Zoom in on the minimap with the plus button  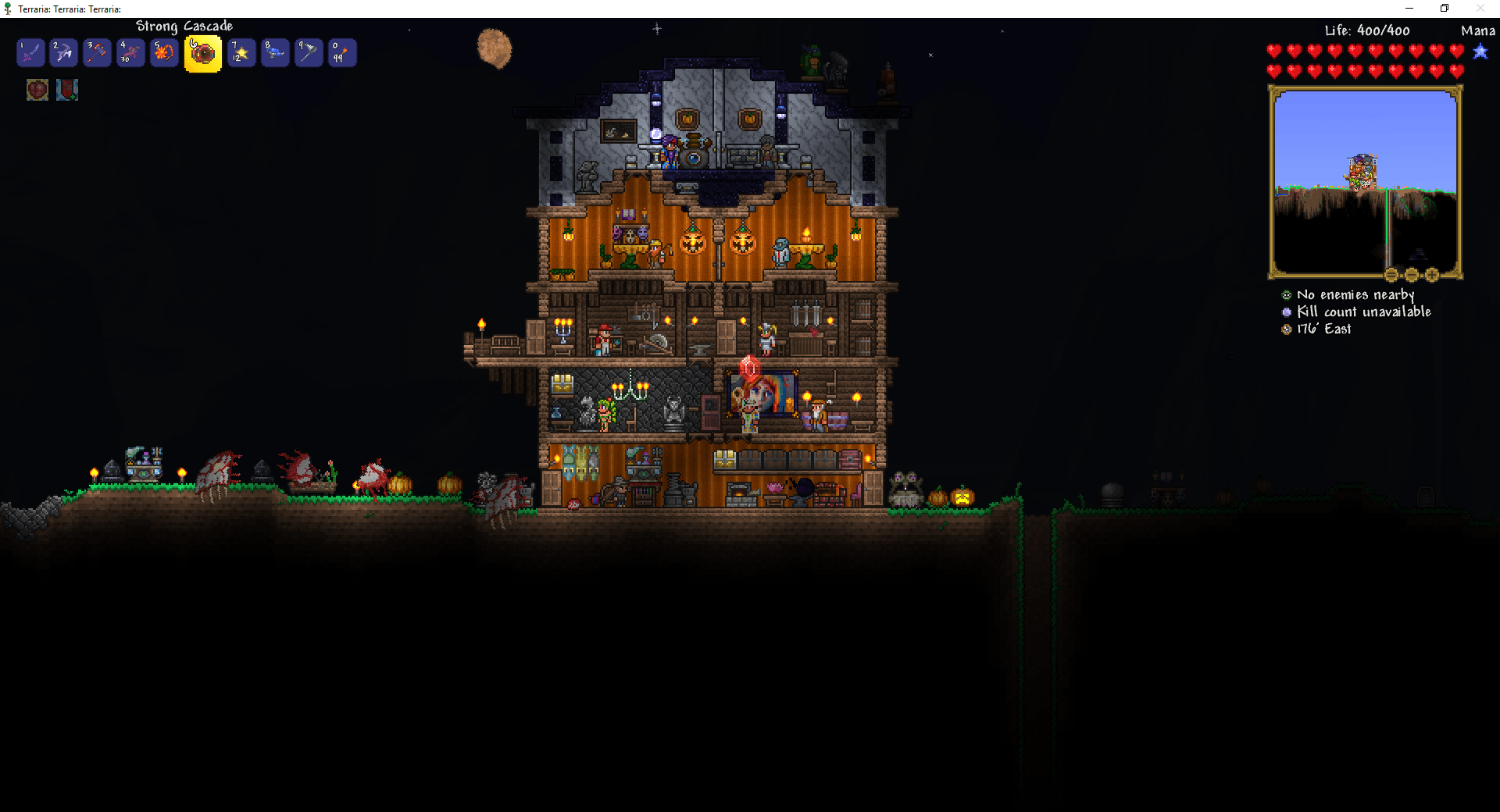[x=1431, y=274]
